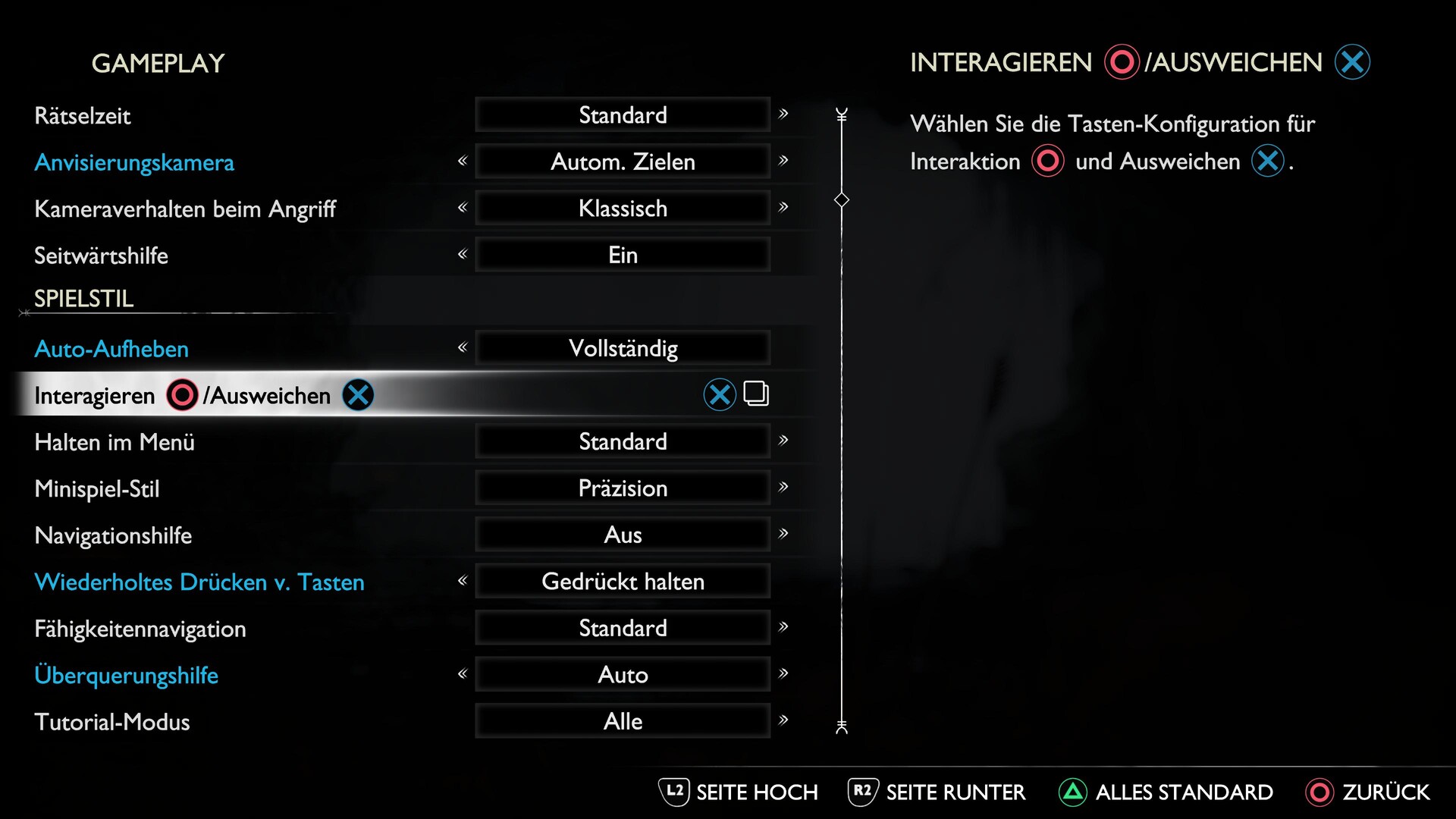Click the diamond scrollbar handle
This screenshot has width=1456, height=819.
tap(842, 200)
